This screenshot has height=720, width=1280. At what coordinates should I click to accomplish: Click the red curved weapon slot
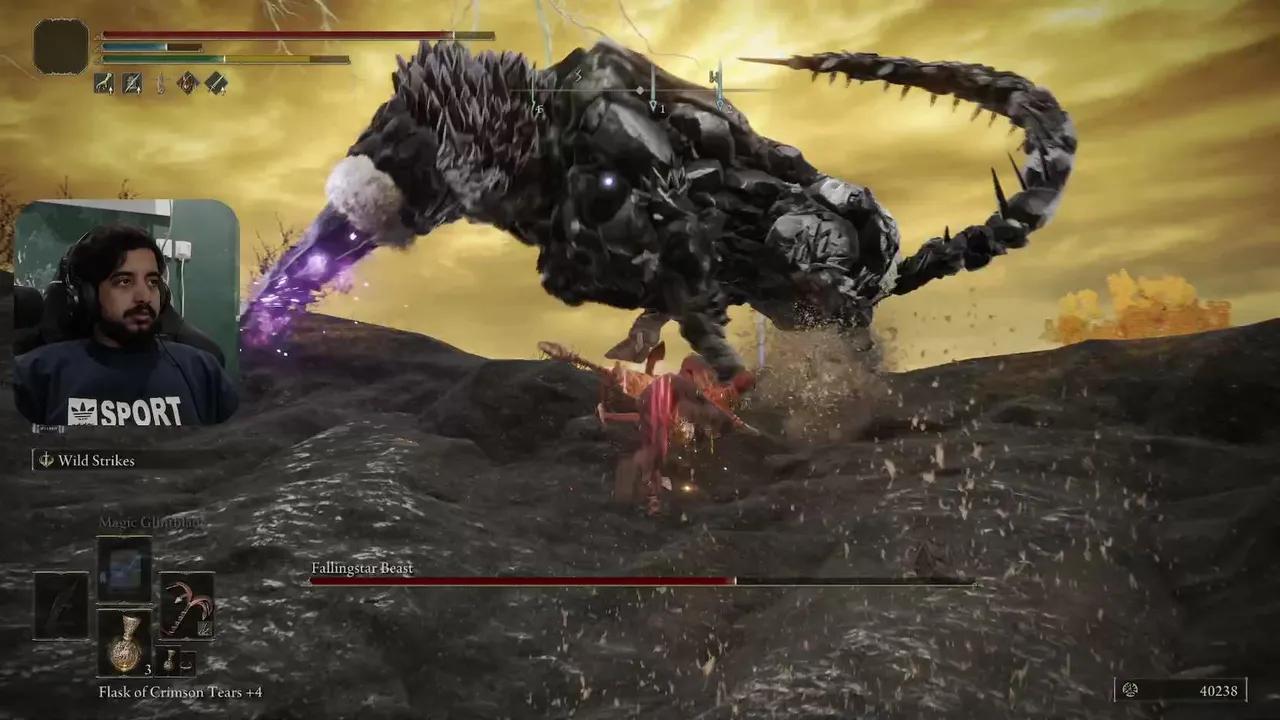(187, 604)
